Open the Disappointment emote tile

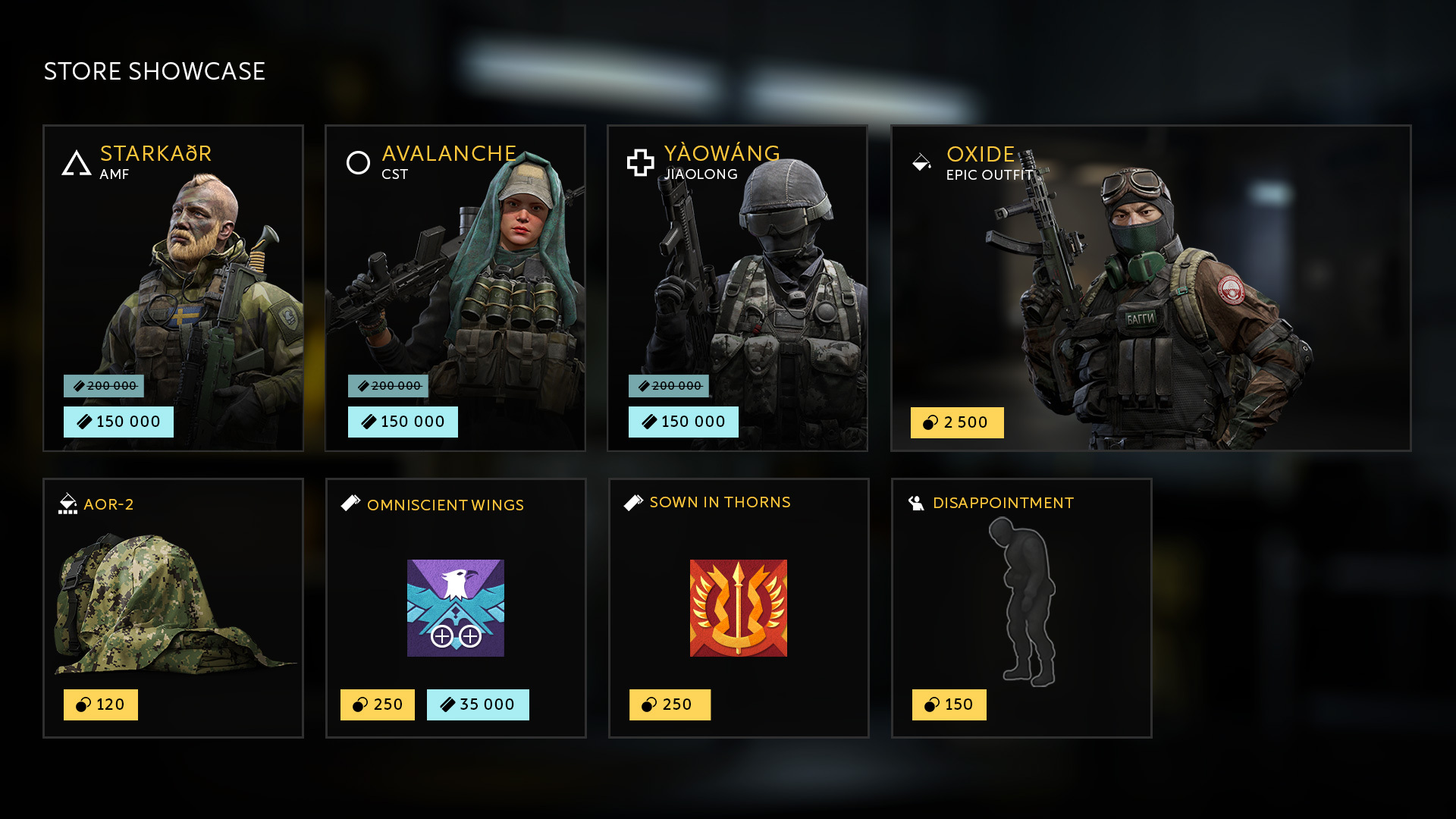(1021, 599)
